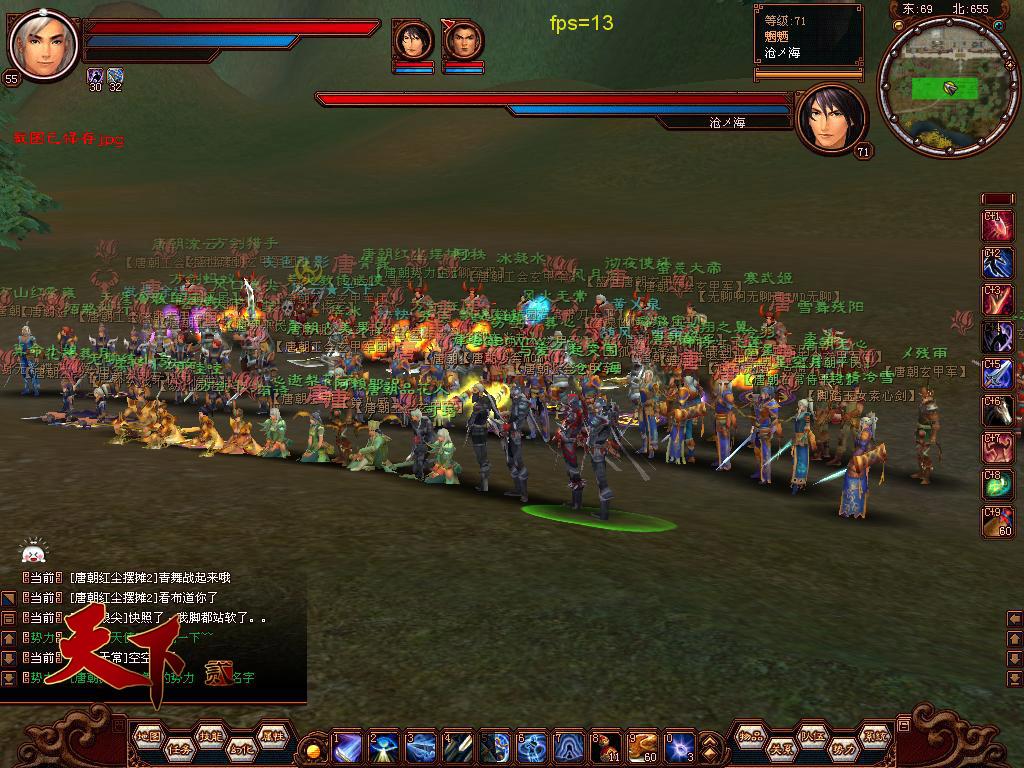Open the 地图 (Map) menu button
This screenshot has height=768, width=1024.
click(x=148, y=736)
